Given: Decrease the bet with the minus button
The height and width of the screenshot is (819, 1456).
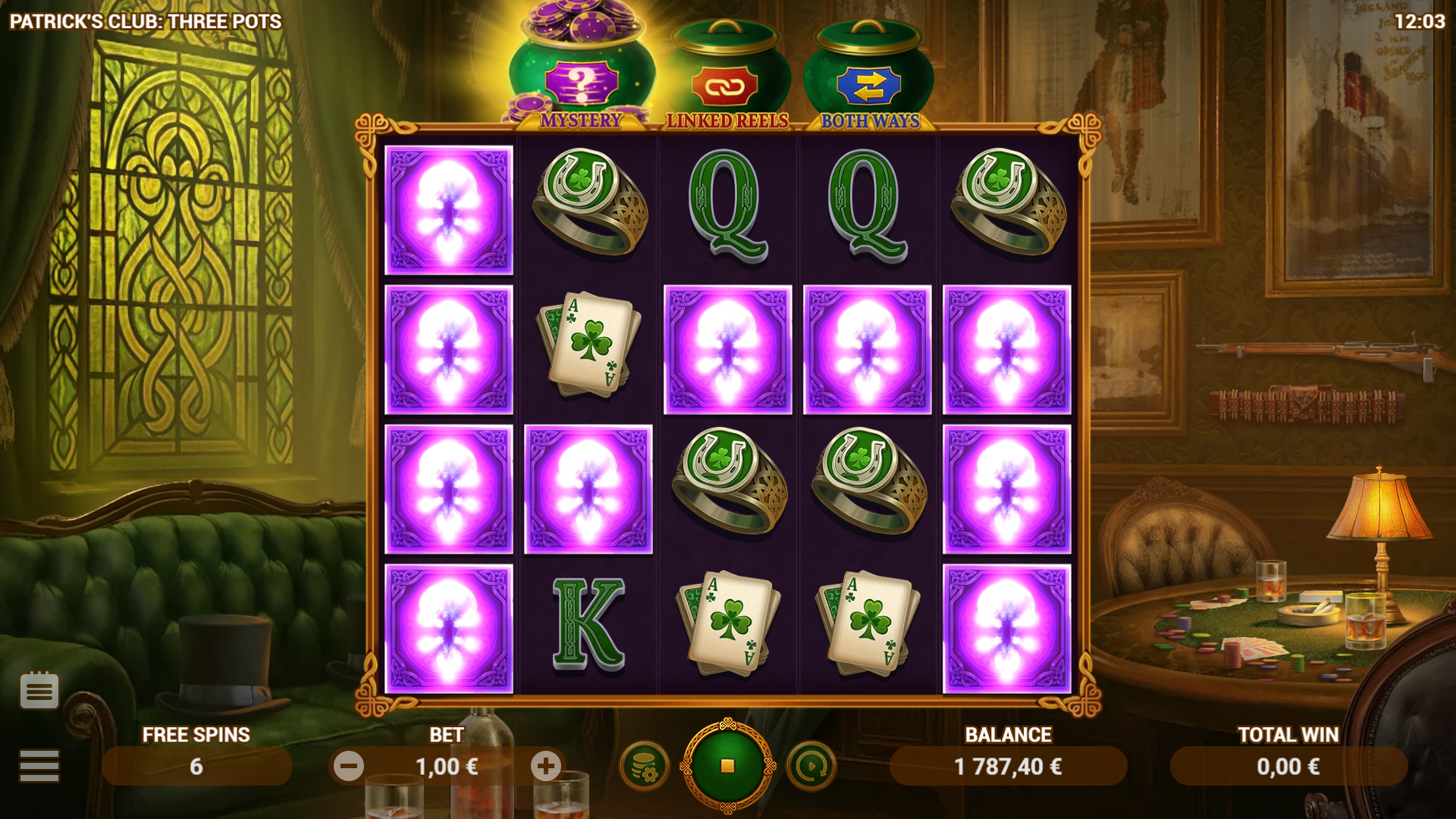Looking at the screenshot, I should point(349,767).
